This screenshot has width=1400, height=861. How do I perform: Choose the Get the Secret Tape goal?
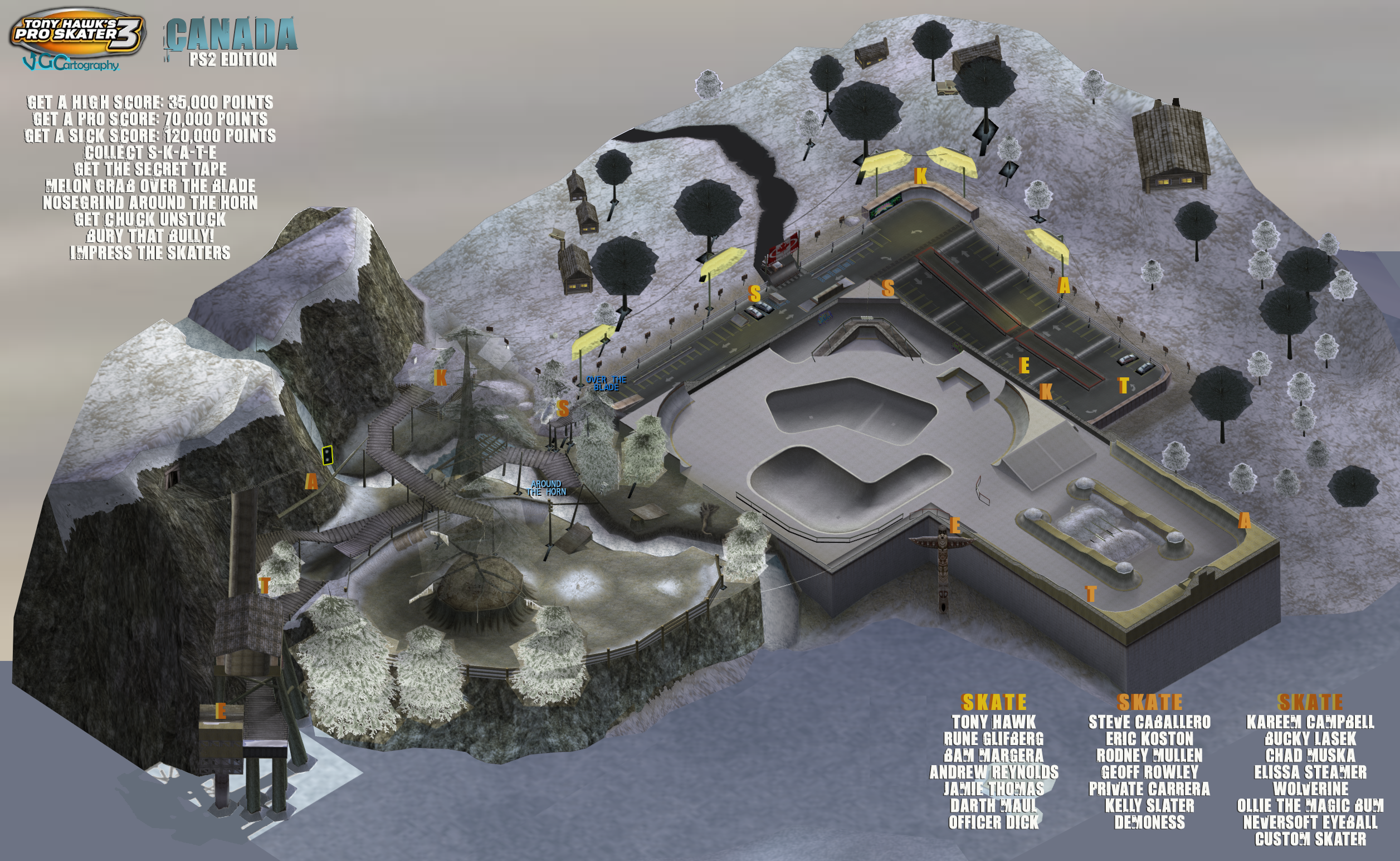[150, 169]
